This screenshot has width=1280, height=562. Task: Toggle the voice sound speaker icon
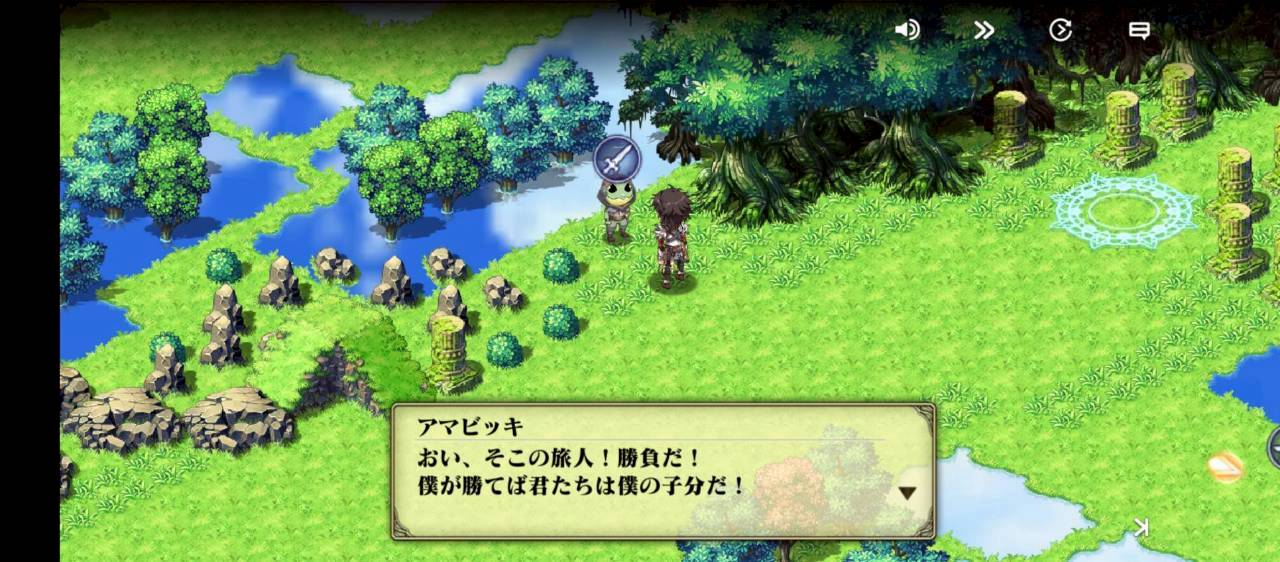click(x=907, y=30)
